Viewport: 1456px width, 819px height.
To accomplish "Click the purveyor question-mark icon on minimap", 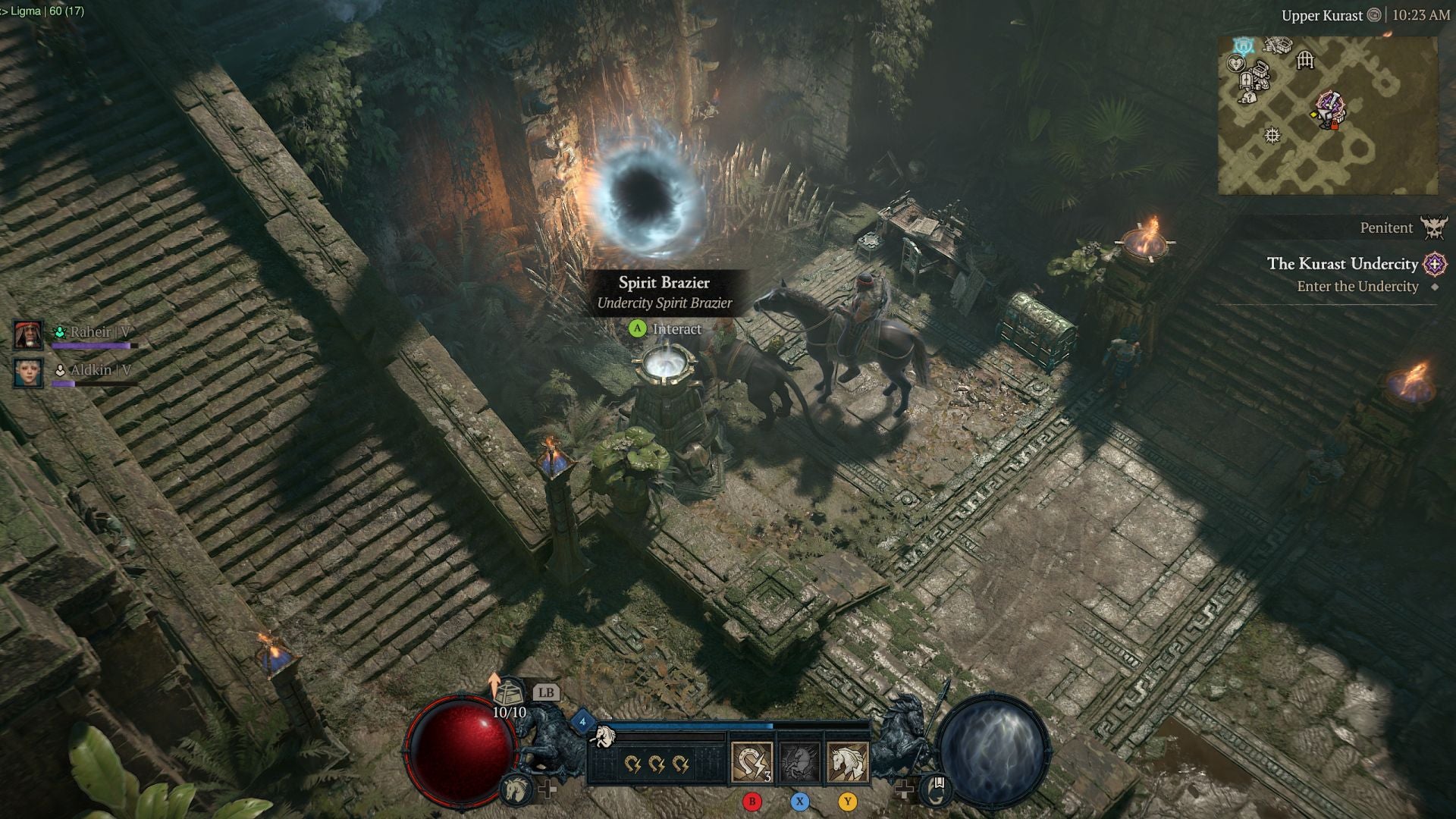I will (x=1250, y=98).
